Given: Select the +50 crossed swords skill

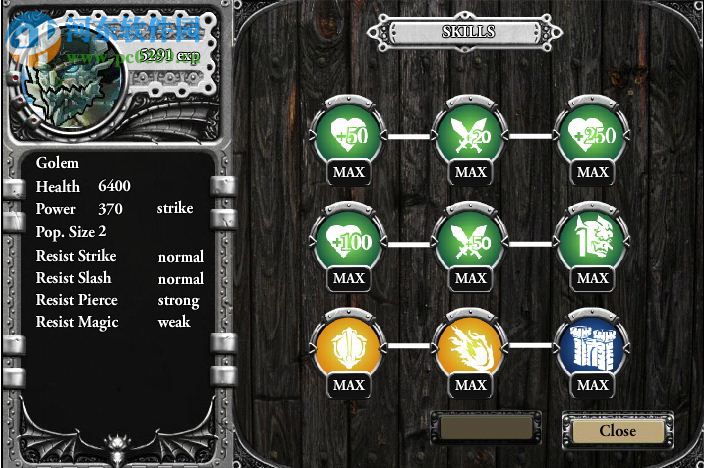Looking at the screenshot, I should coord(470,241).
